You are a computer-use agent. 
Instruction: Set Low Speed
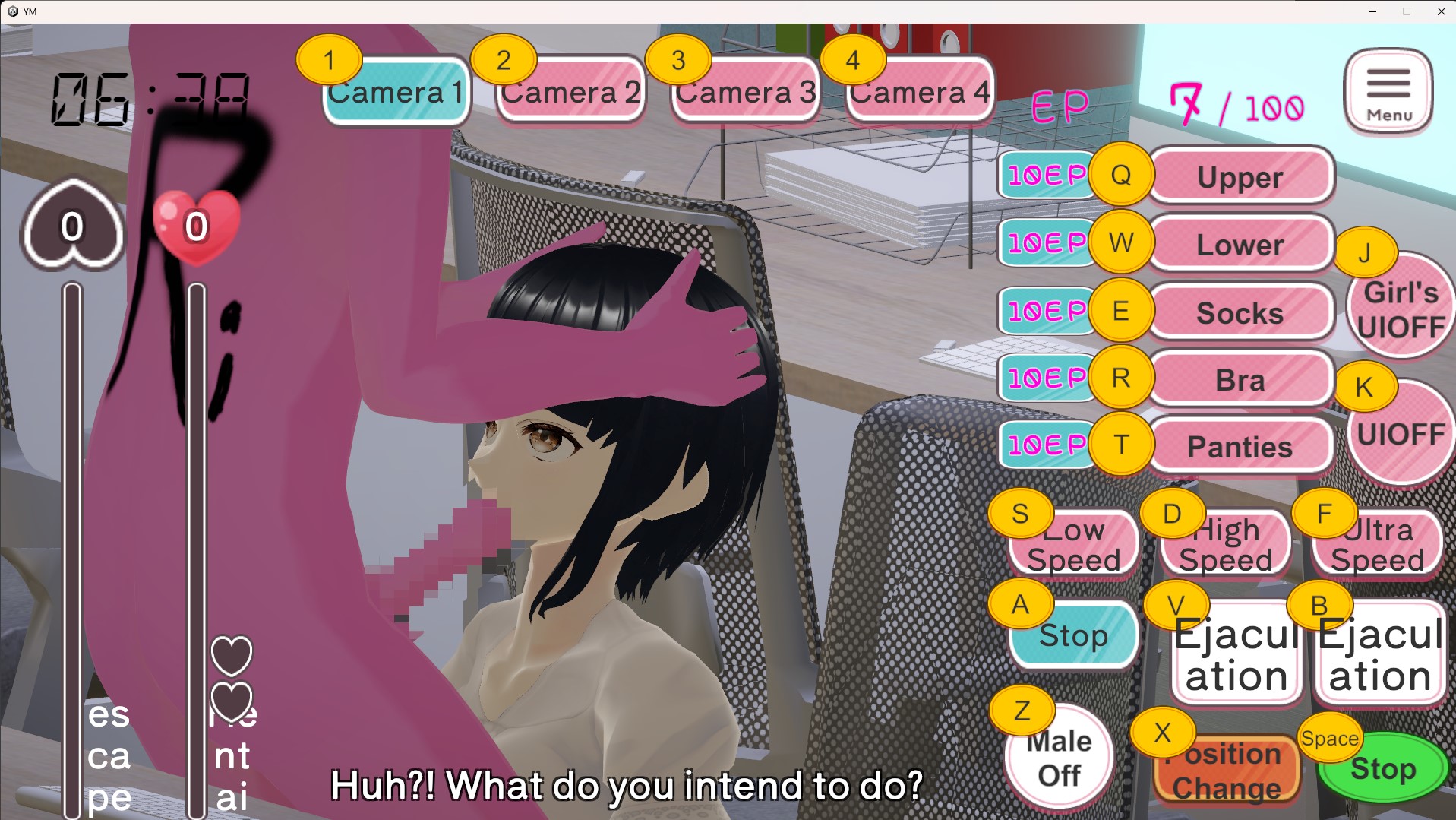[x=1073, y=544]
